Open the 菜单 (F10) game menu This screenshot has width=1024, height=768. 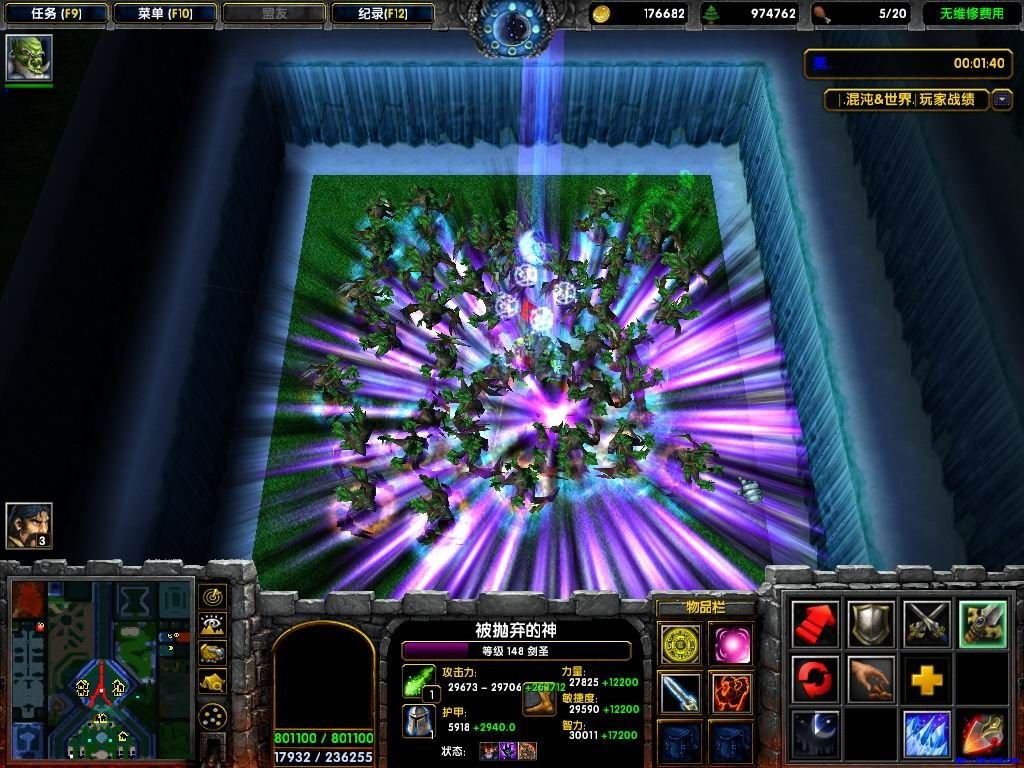click(x=165, y=14)
